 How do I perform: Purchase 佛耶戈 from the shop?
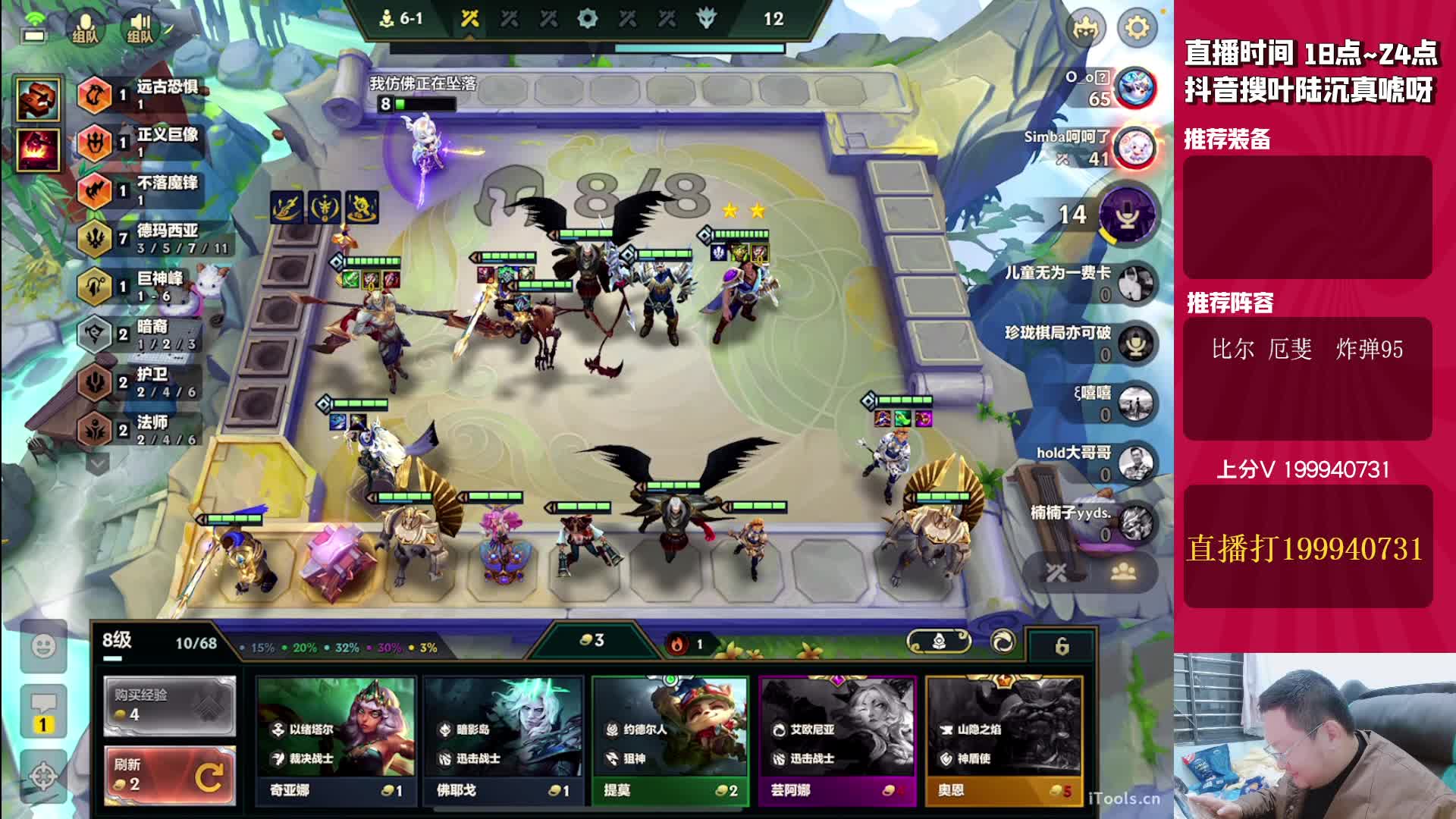click(504, 737)
